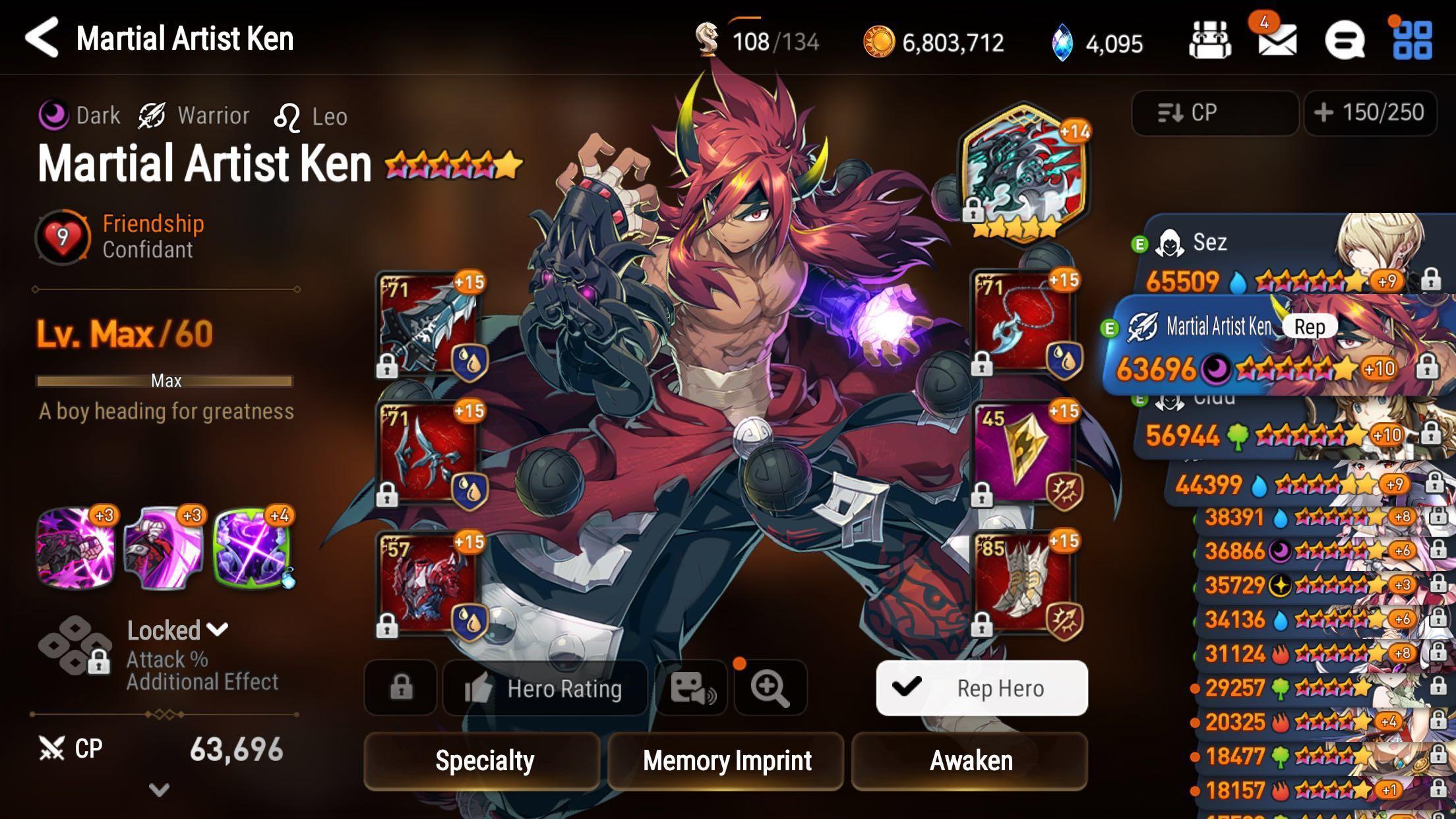Switch to the Memory Imprint tab
This screenshot has width=1456, height=819.
pos(725,760)
